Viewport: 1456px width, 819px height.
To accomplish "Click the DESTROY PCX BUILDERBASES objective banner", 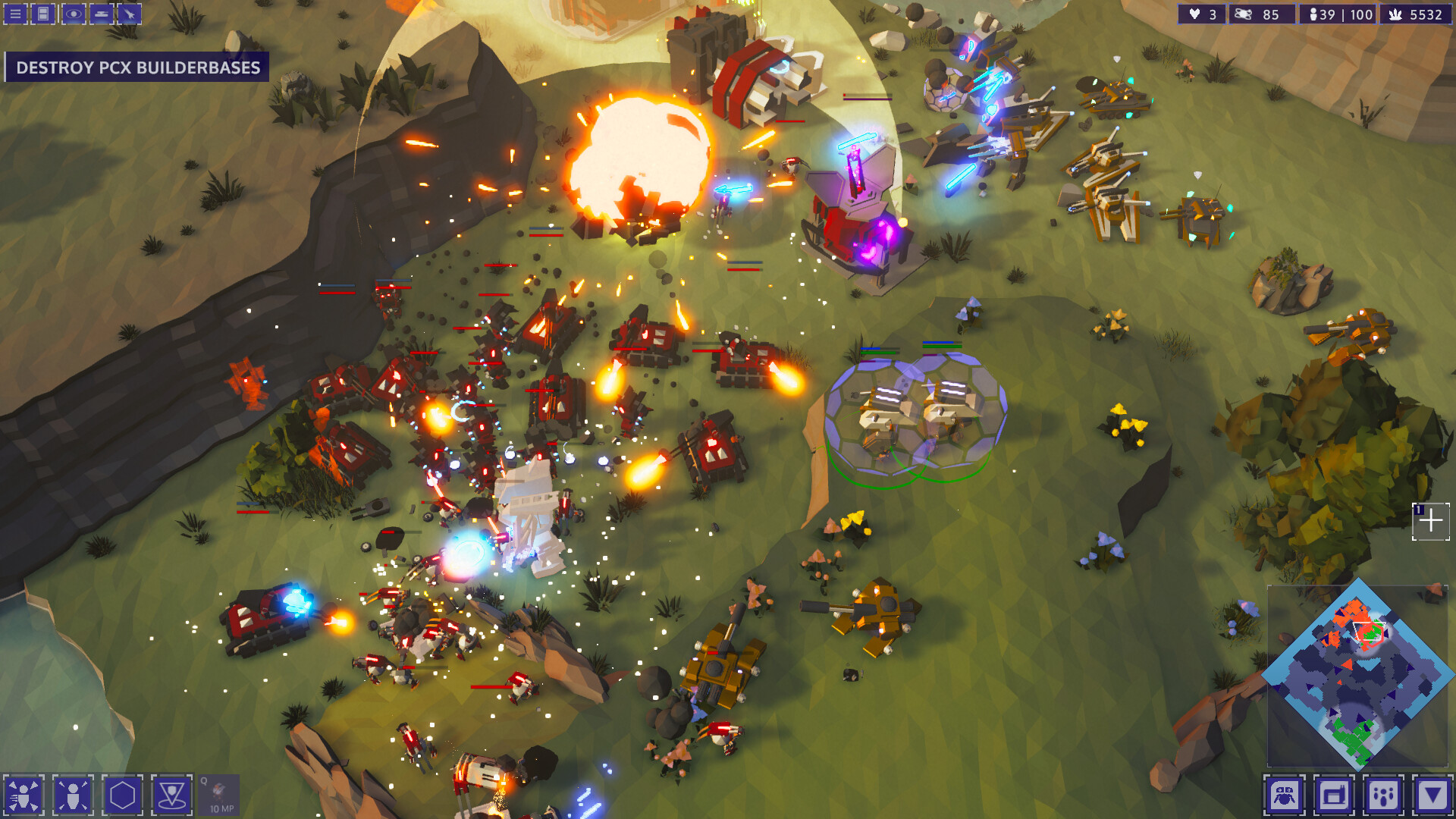I will pyautogui.click(x=135, y=67).
